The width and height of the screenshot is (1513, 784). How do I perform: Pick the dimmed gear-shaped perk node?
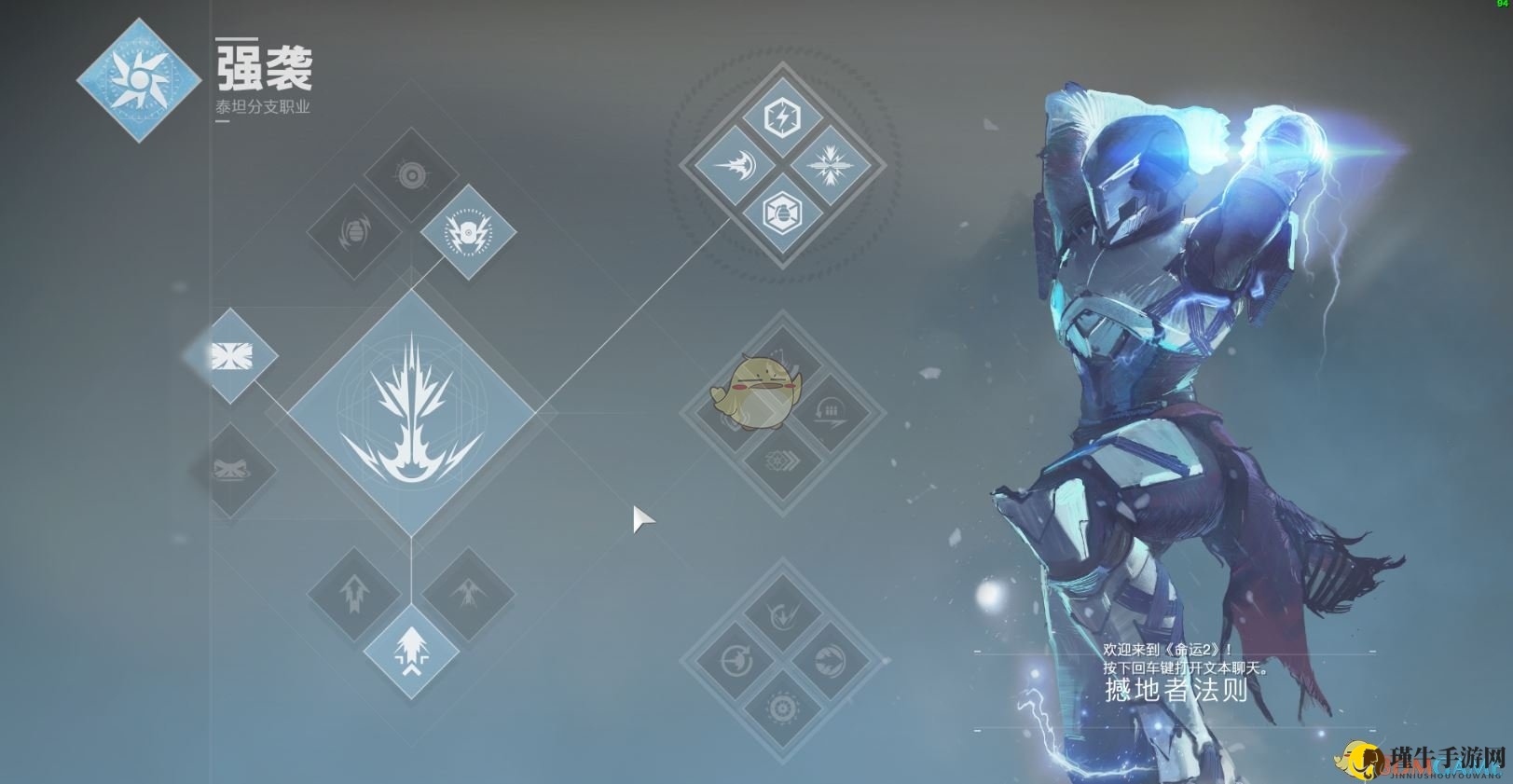pos(782,709)
